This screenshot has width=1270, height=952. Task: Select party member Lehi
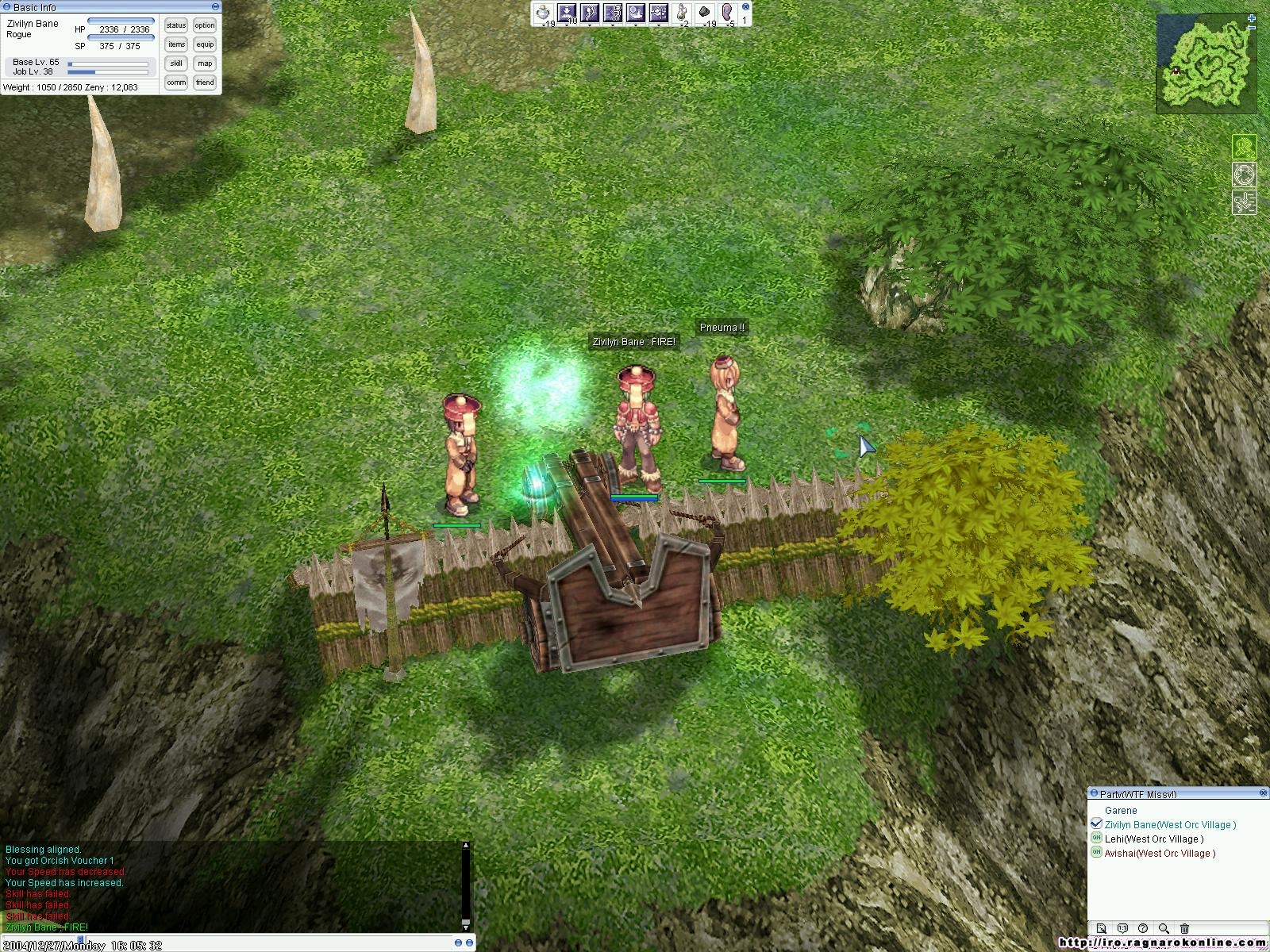tap(1153, 839)
